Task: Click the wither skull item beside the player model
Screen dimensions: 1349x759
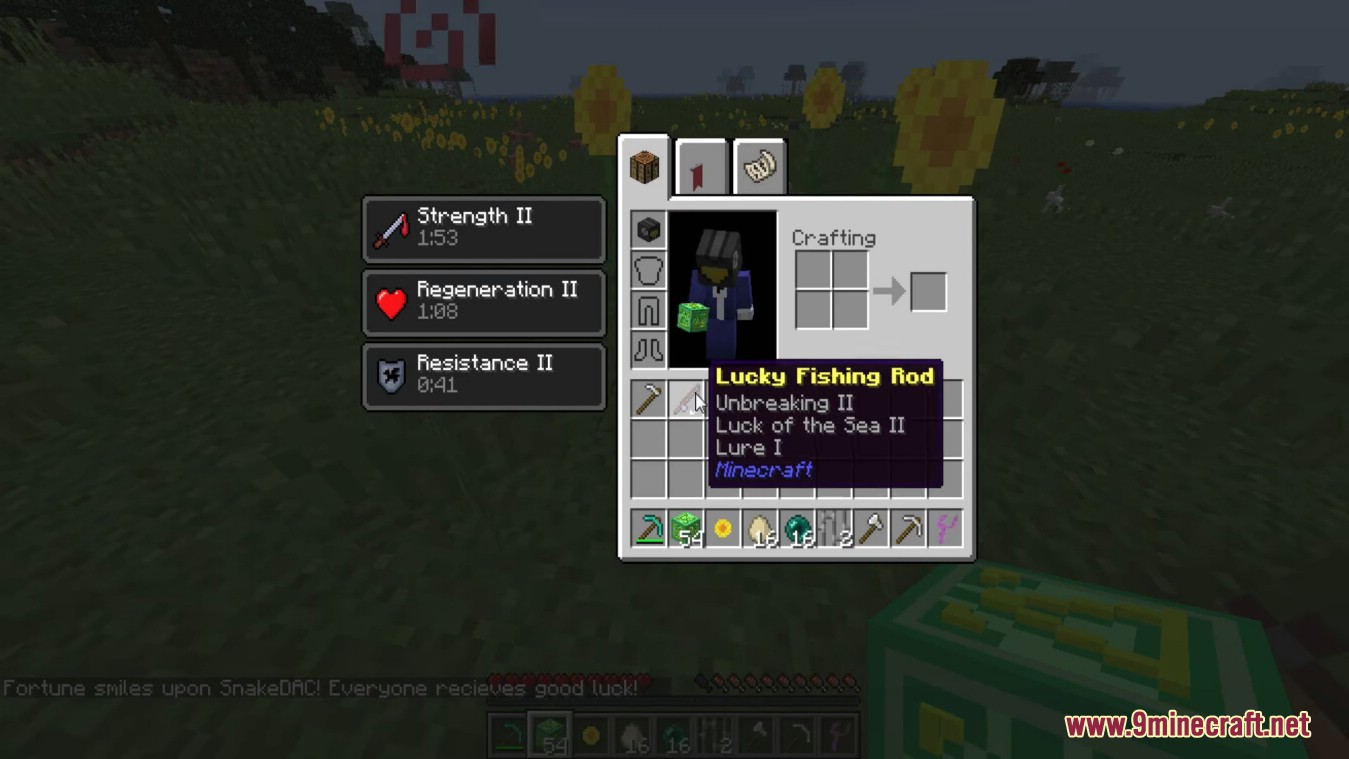Action: coord(649,230)
